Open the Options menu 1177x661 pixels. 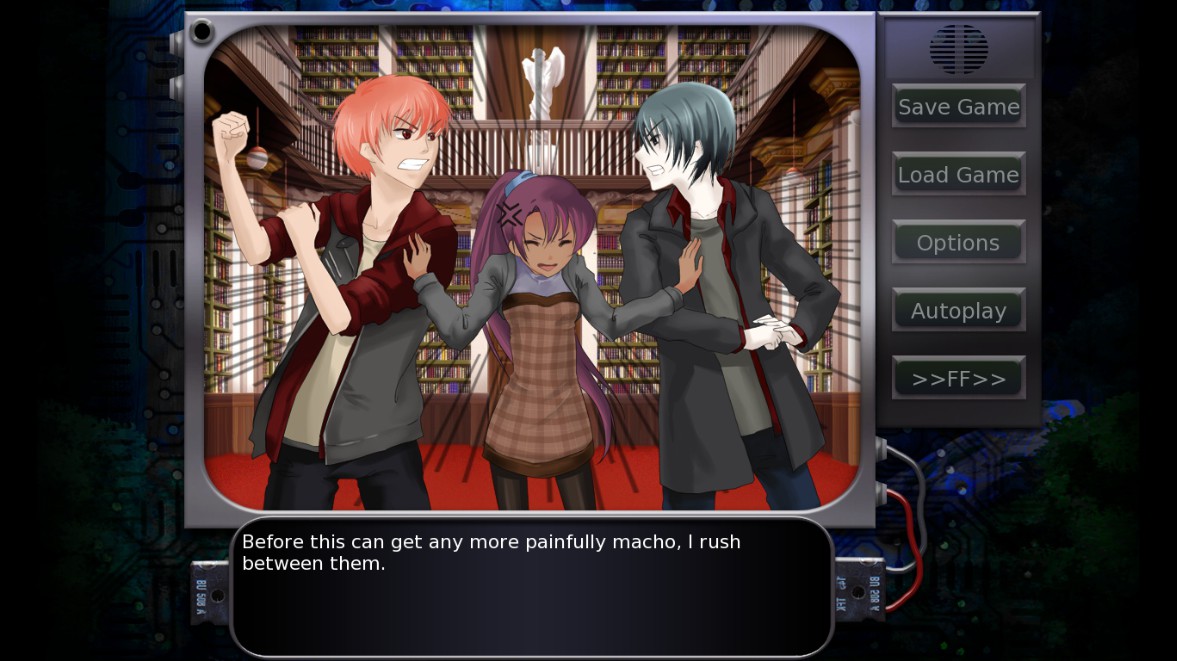[x=958, y=242]
